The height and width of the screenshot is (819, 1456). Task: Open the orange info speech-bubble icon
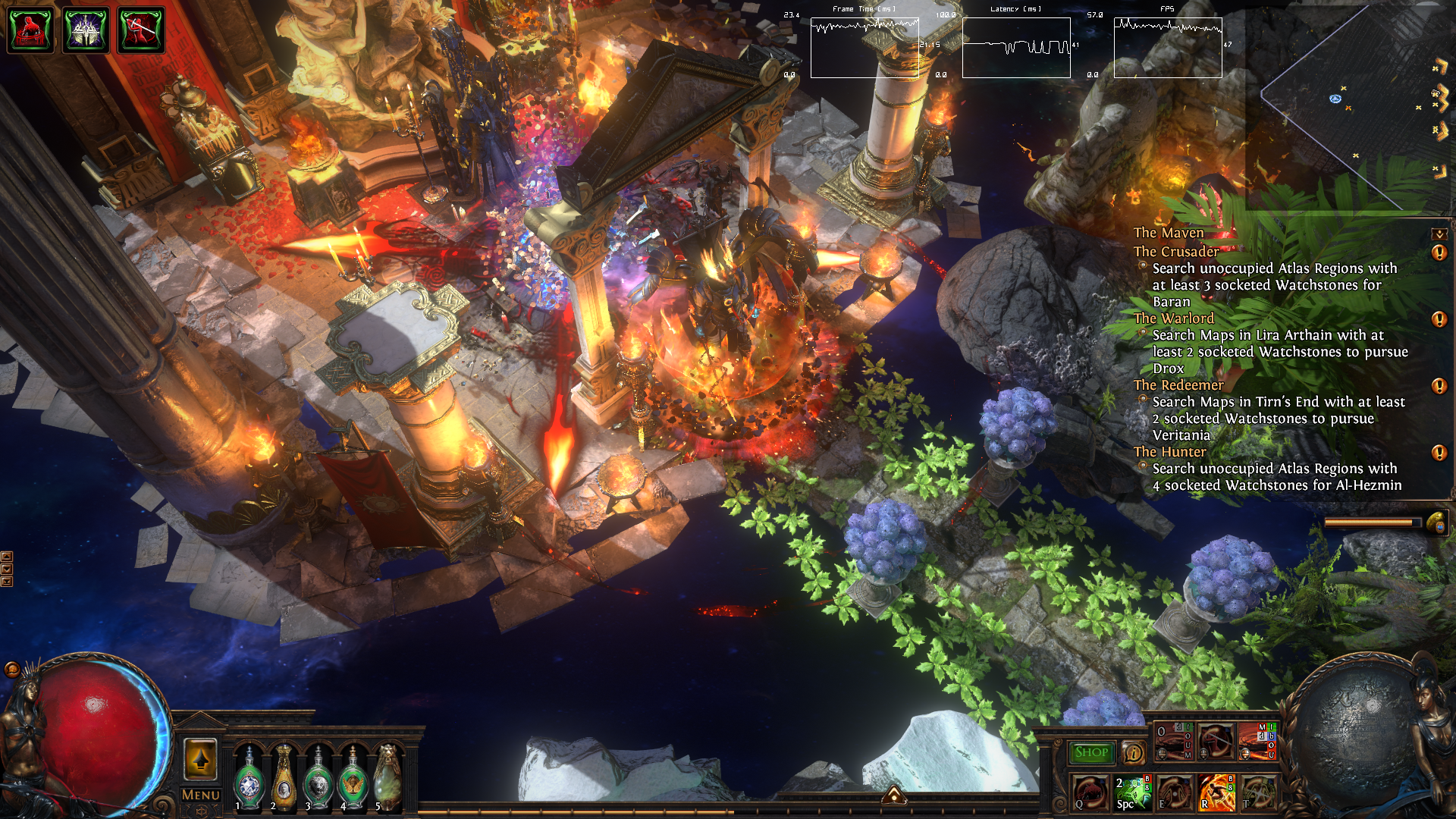pos(1133,752)
